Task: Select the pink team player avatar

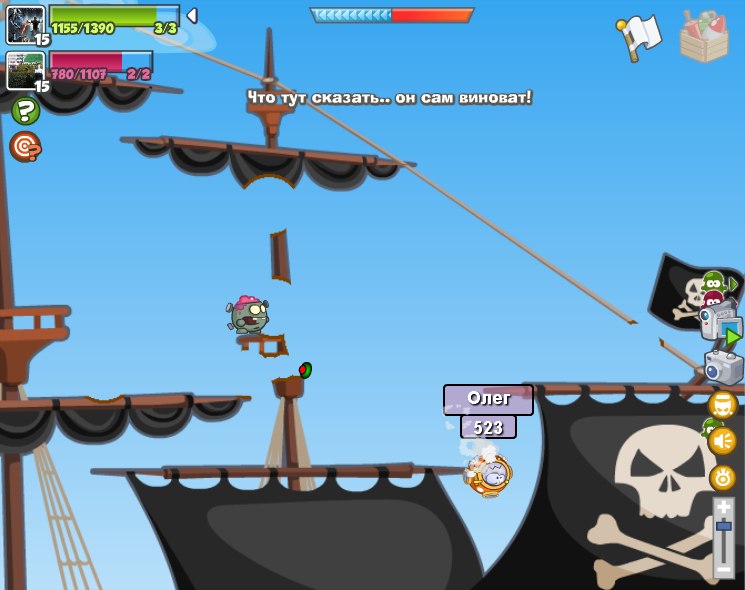Action: point(25,71)
